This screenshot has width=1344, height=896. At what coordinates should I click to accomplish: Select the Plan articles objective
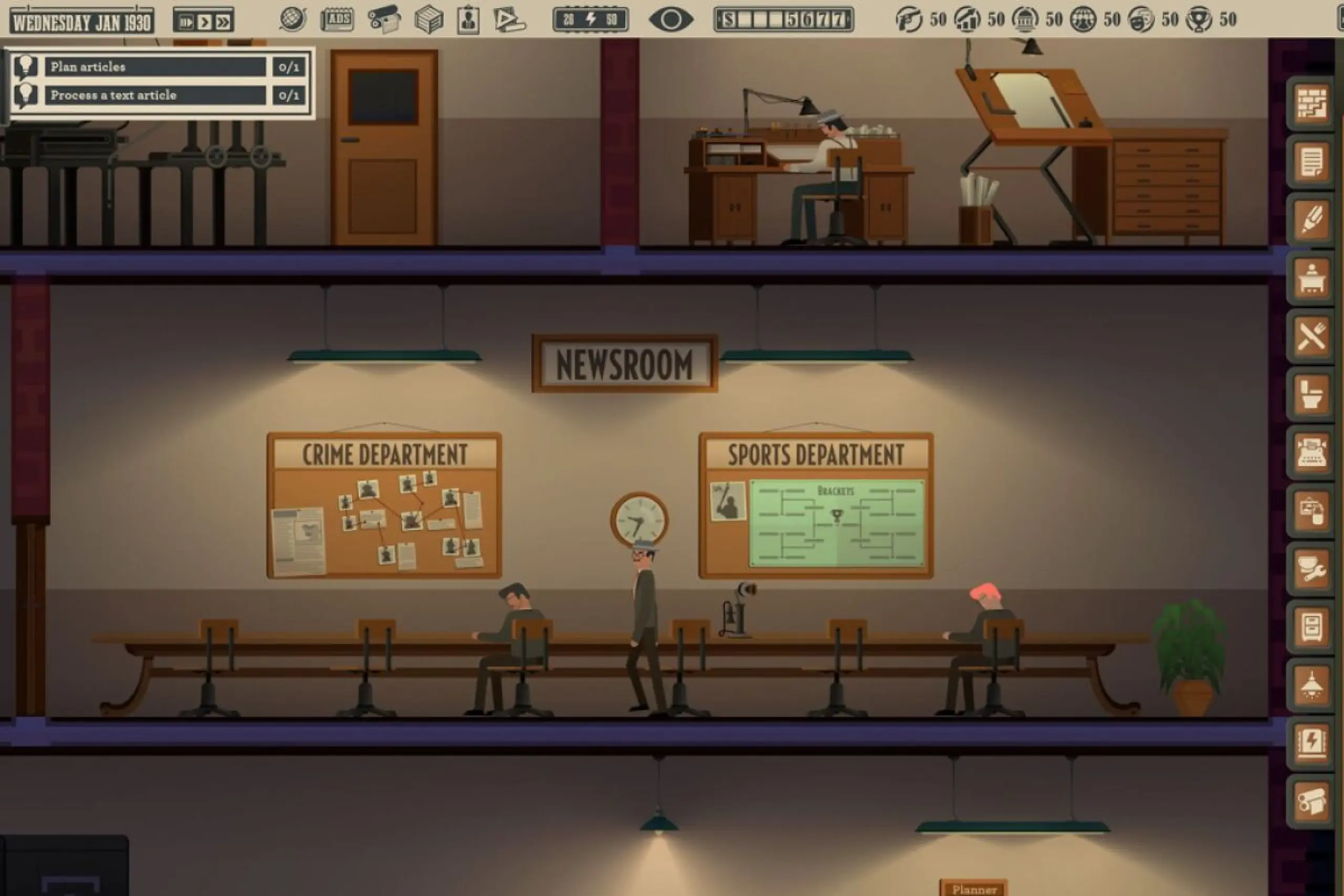click(155, 67)
